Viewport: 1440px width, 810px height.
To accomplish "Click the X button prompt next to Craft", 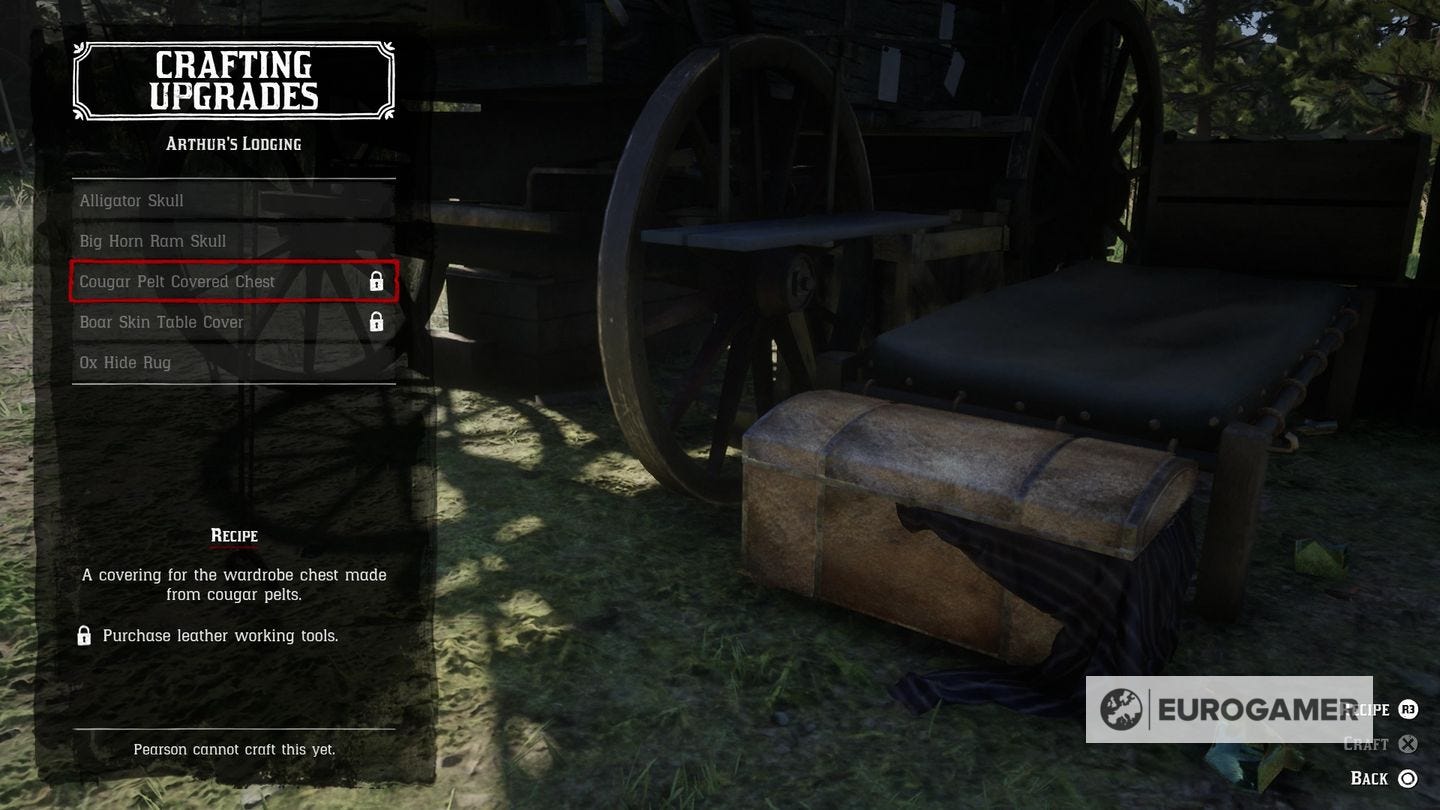I will [x=1408, y=743].
